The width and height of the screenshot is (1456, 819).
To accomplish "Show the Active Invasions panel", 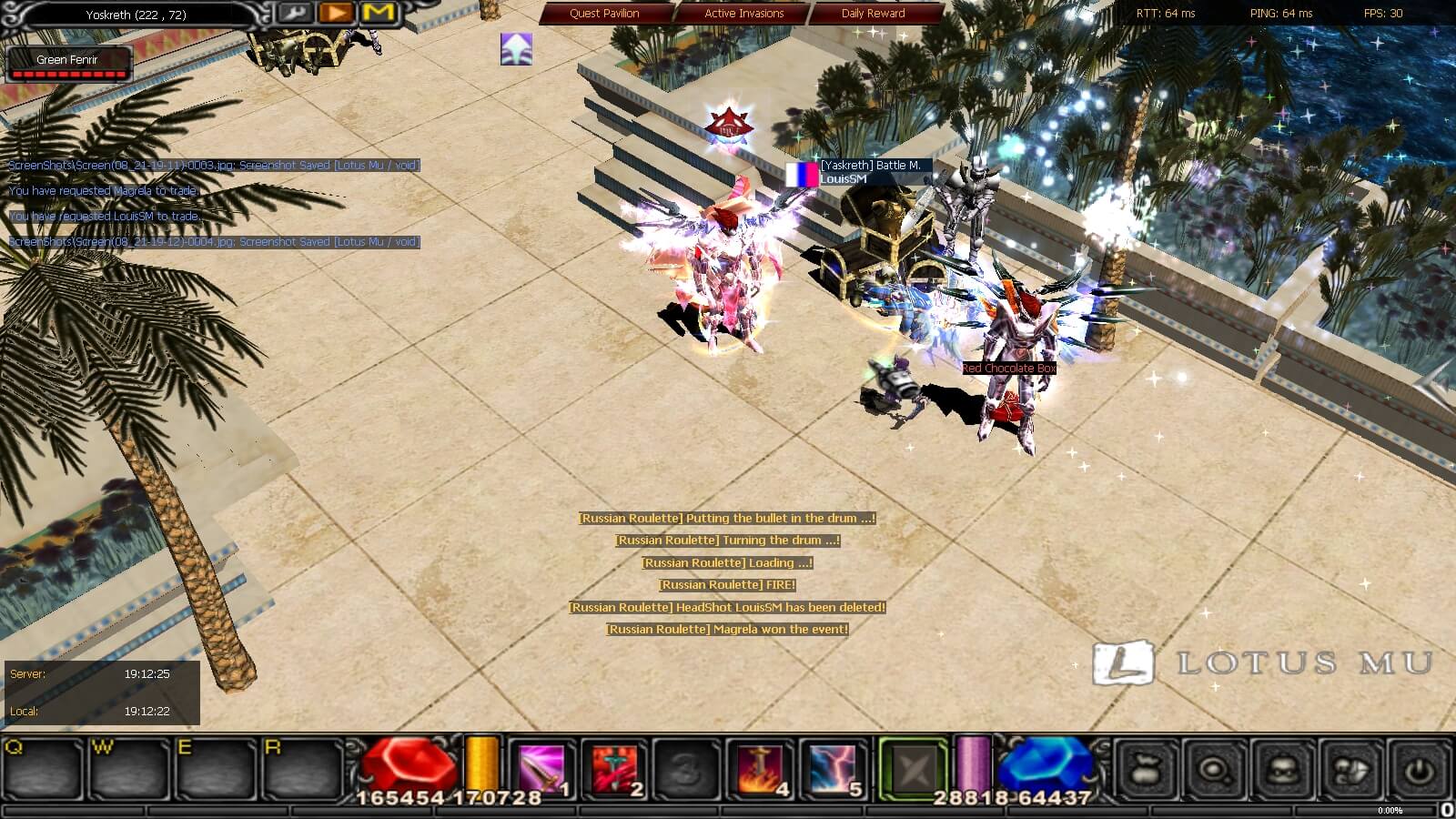I will coord(743,14).
